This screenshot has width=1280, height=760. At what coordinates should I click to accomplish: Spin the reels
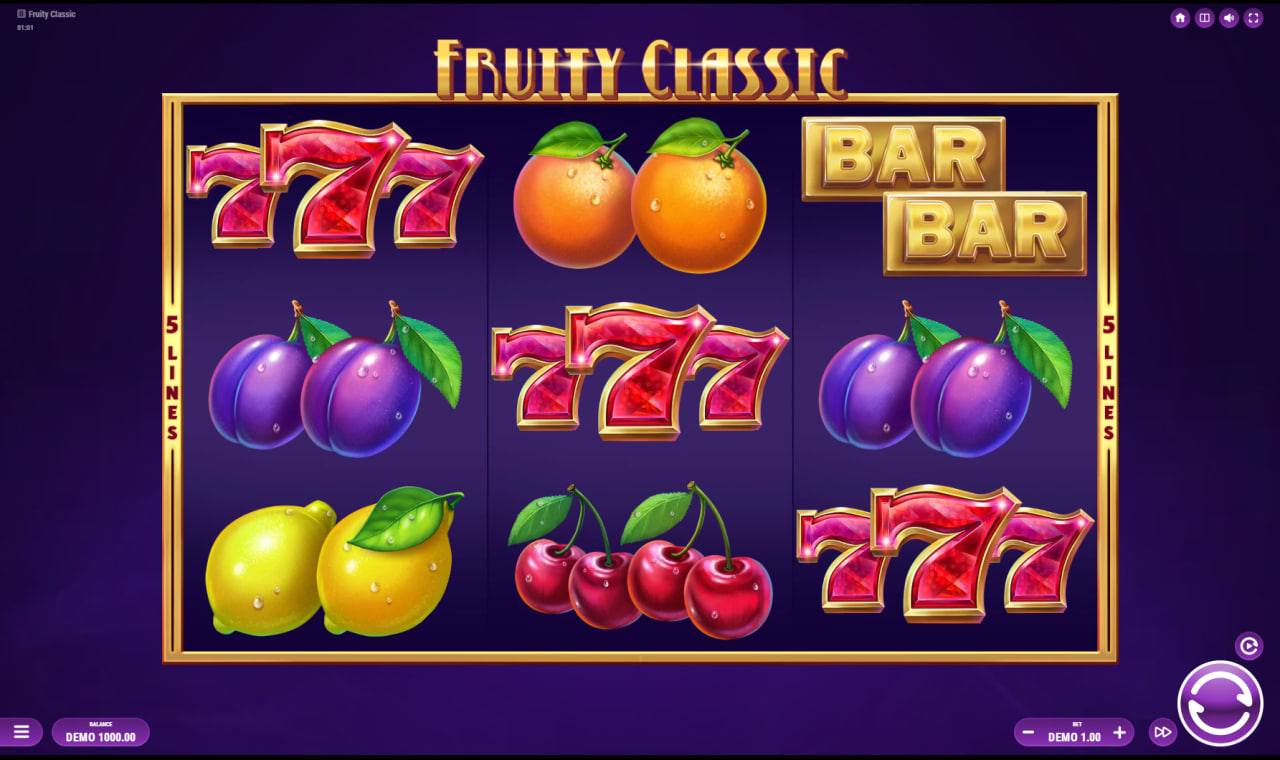pos(1221,703)
